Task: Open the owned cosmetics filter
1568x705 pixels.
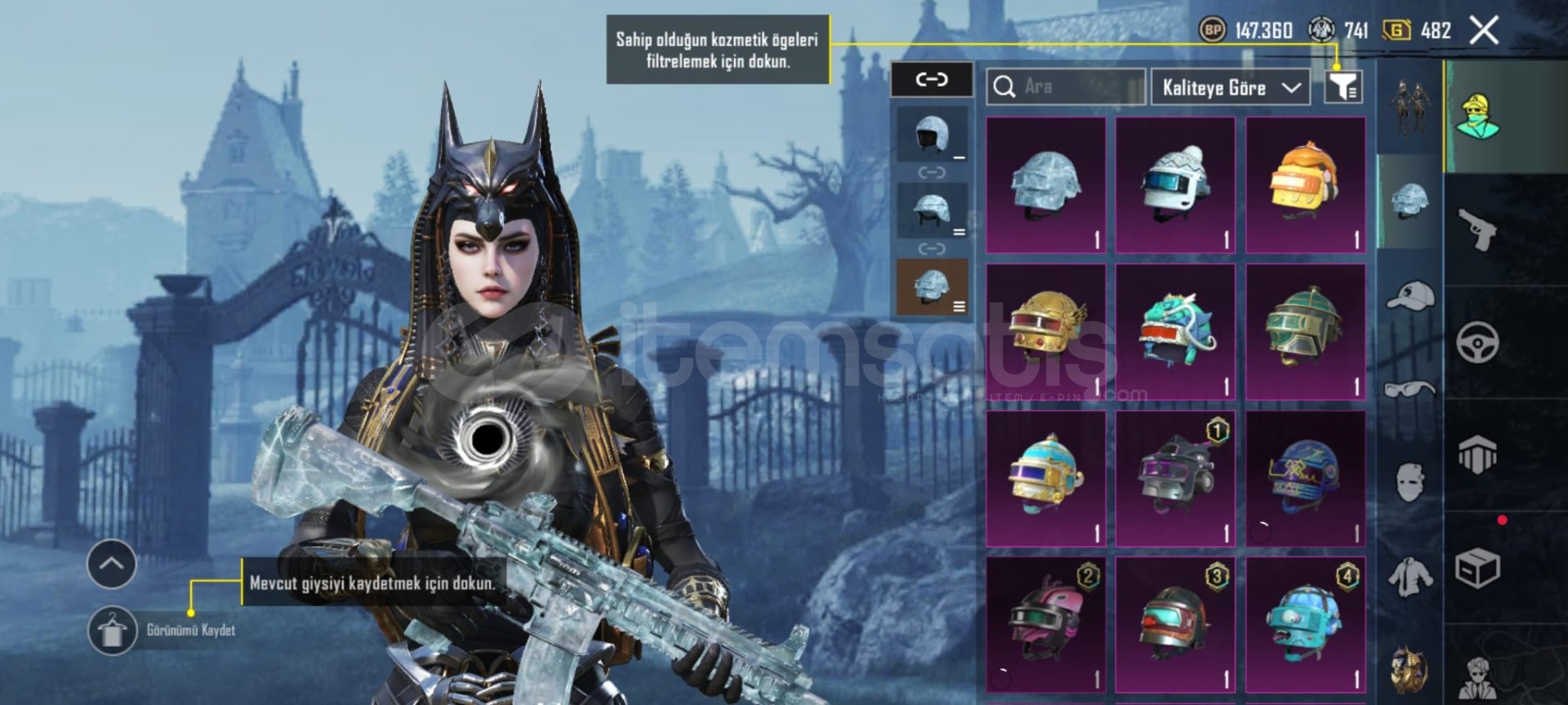Action: (1343, 87)
